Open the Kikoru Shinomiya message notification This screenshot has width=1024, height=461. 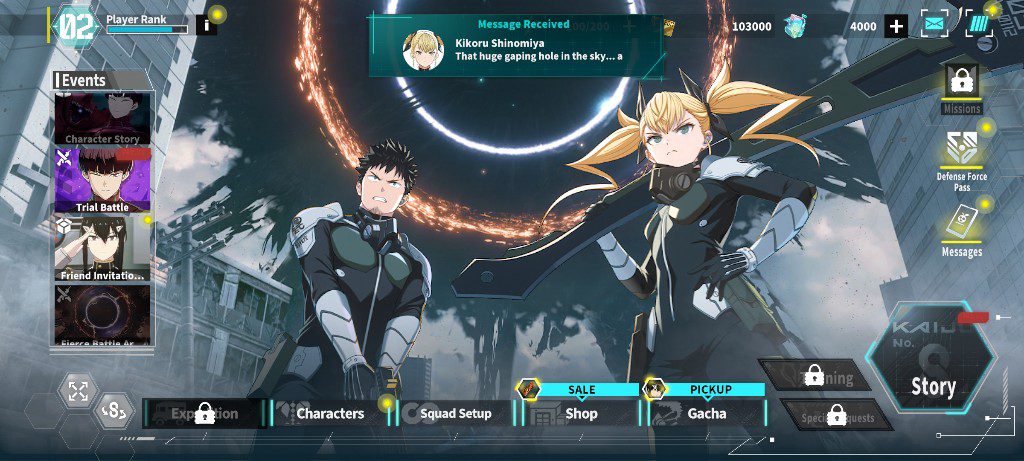tap(515, 45)
